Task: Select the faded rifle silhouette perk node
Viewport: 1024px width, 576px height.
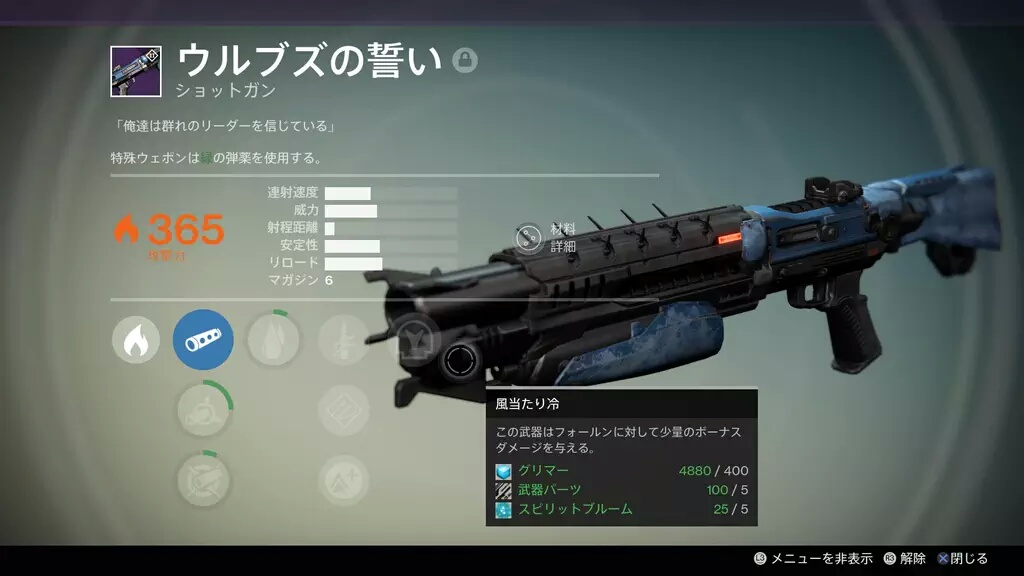Action: (343, 341)
